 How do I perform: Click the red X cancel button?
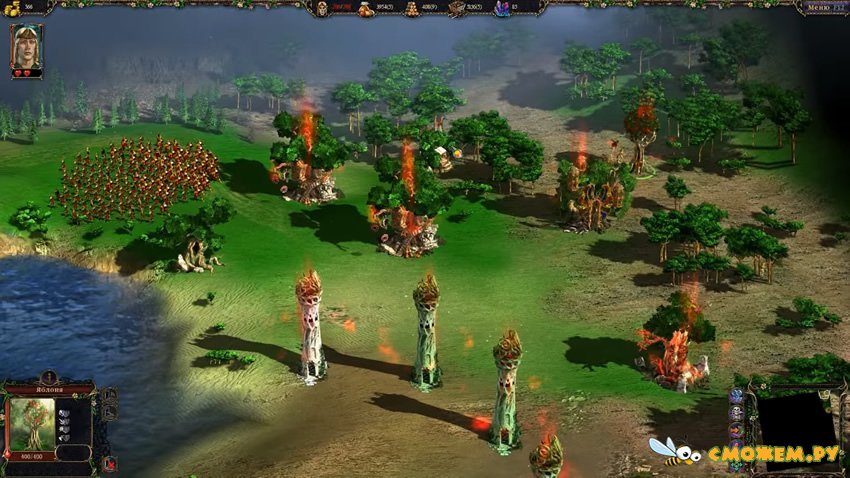109,463
